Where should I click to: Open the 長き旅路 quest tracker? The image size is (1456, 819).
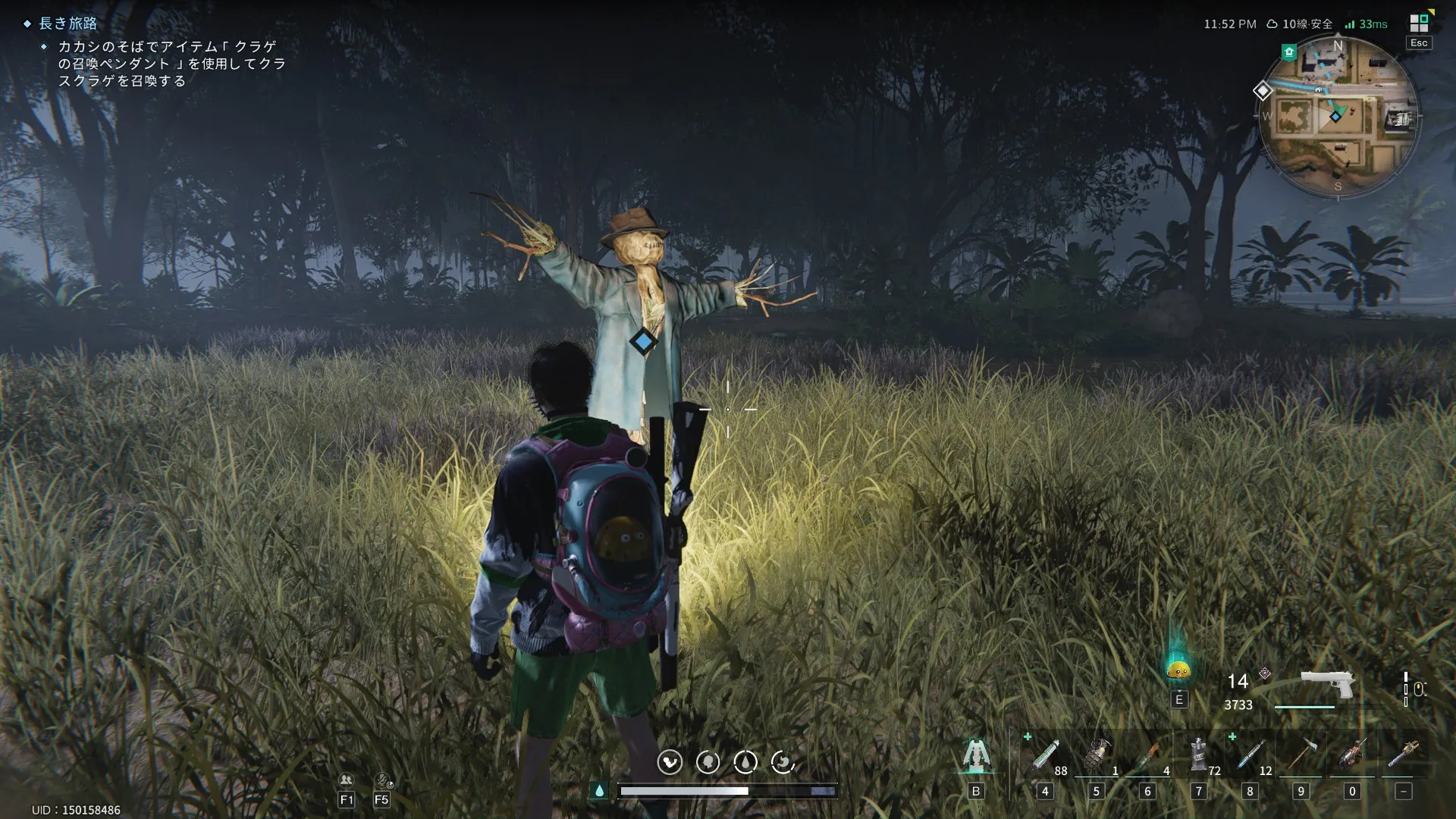[68, 24]
